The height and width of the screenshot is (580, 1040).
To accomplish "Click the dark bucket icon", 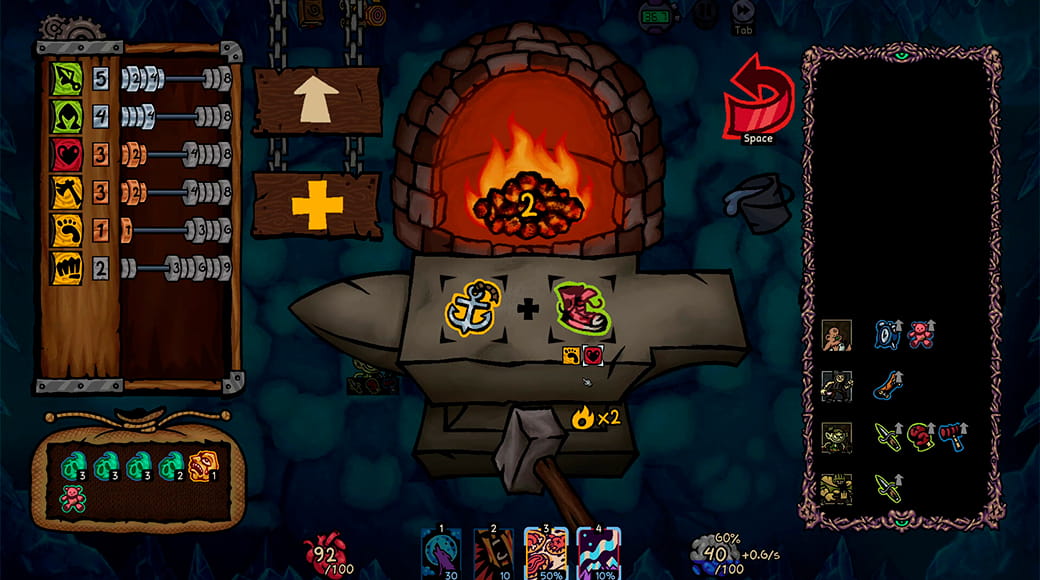I will tap(757, 201).
